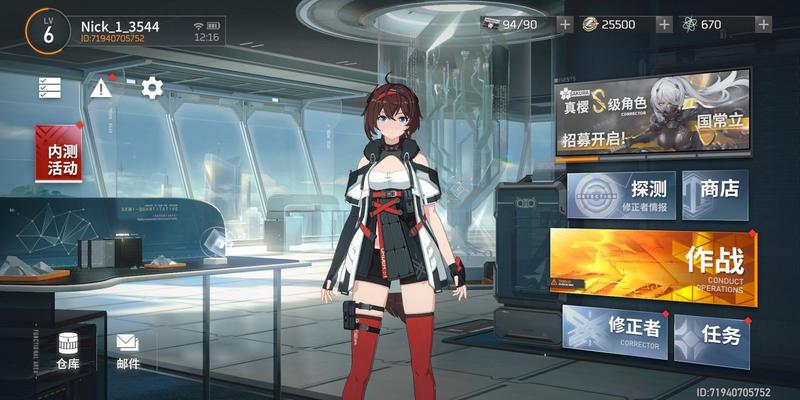The height and width of the screenshot is (400, 800).
Task: Open the 仓库 warehouse
Action: [x=68, y=351]
